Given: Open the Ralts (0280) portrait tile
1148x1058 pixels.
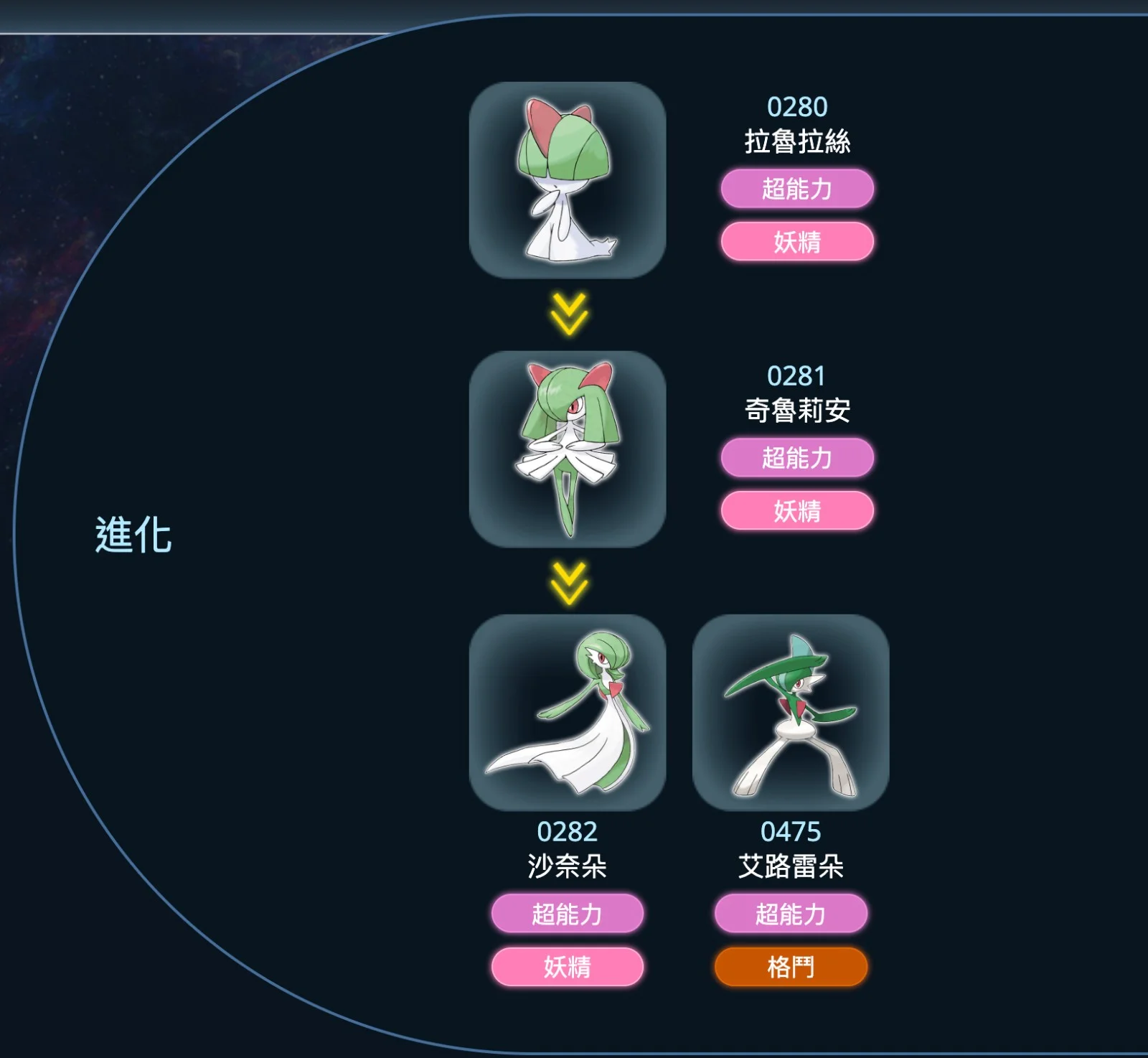Looking at the screenshot, I should click(x=568, y=180).
